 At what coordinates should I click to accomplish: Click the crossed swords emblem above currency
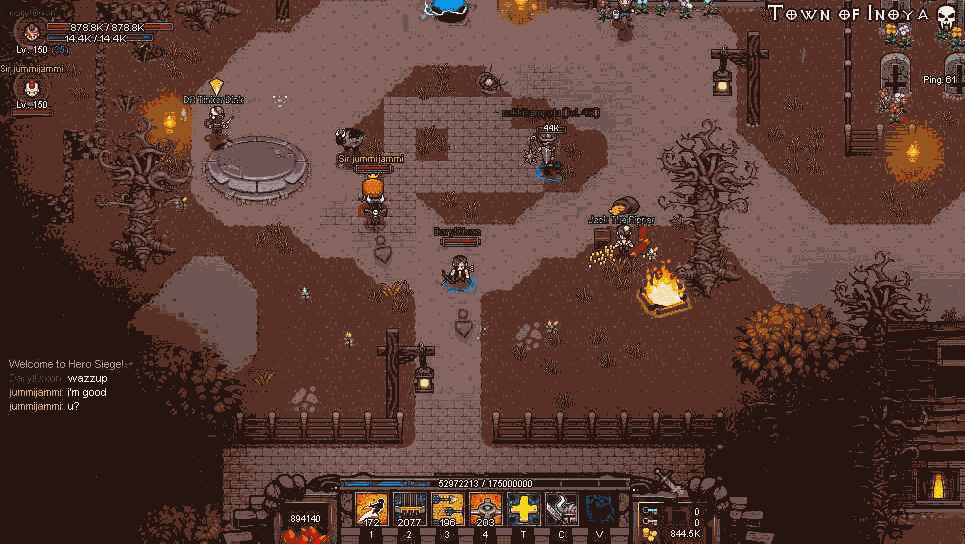coord(669,481)
